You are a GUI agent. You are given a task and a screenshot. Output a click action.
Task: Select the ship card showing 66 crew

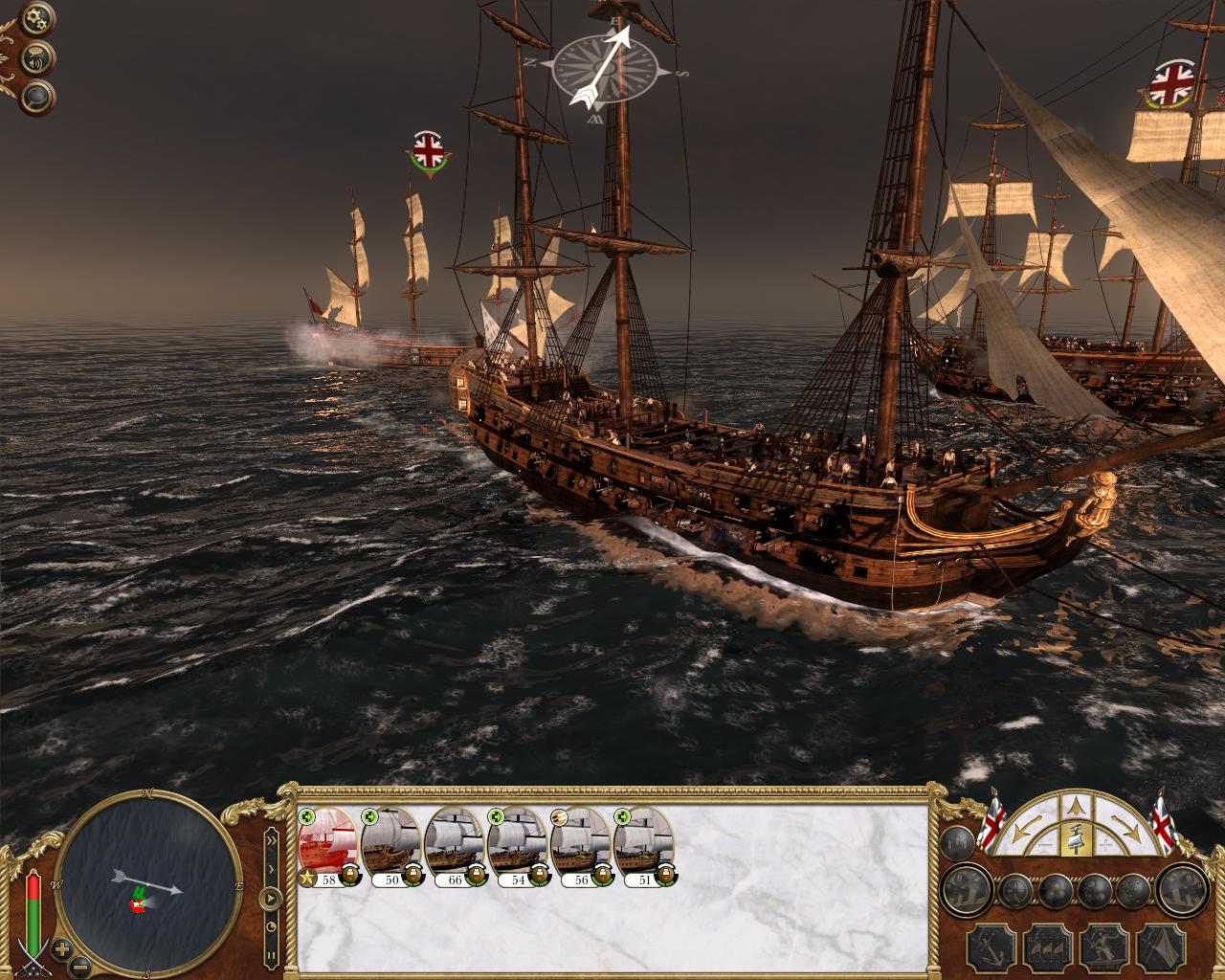(455, 842)
